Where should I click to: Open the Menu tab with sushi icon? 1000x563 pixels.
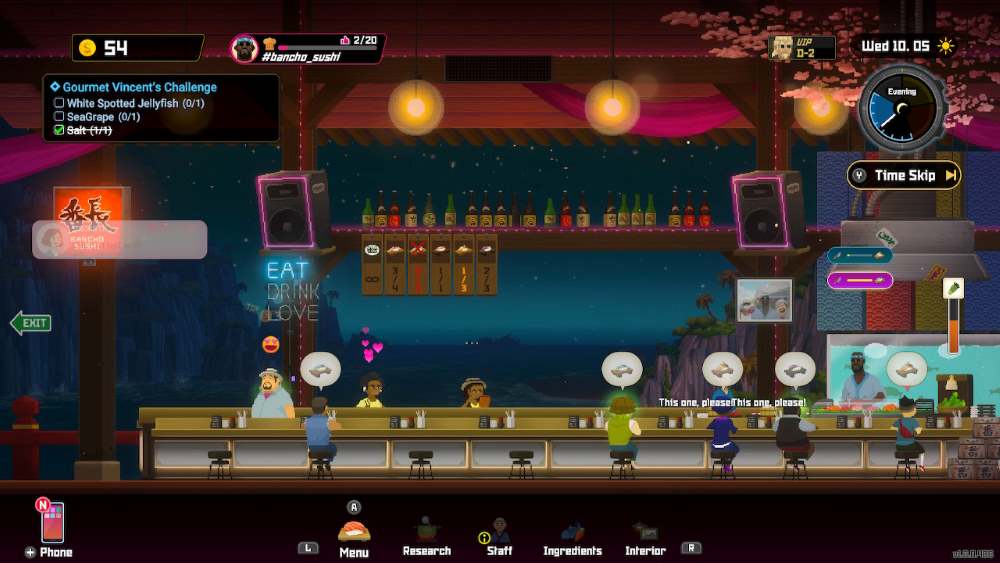click(x=354, y=537)
